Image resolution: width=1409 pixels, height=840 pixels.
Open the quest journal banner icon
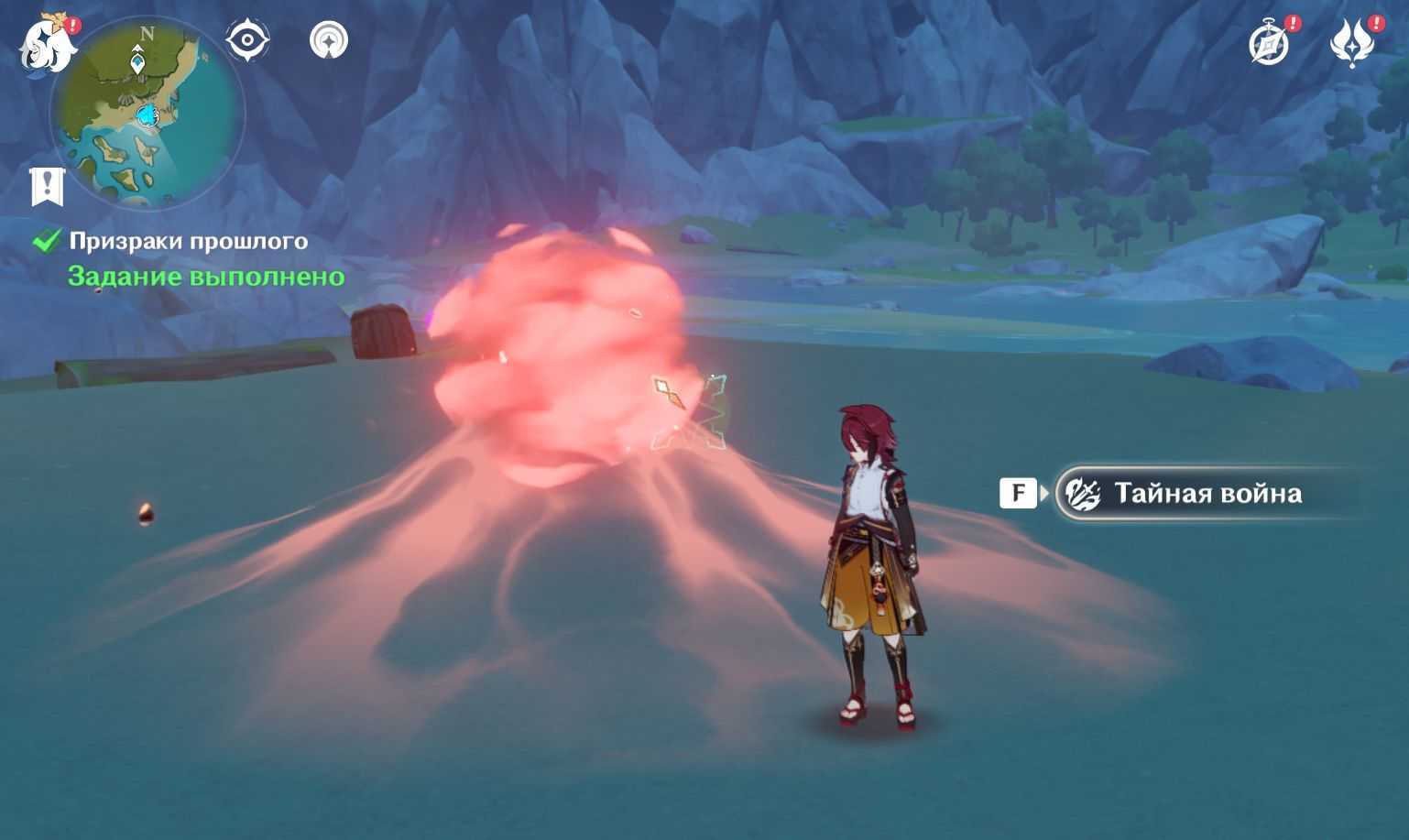point(47,187)
